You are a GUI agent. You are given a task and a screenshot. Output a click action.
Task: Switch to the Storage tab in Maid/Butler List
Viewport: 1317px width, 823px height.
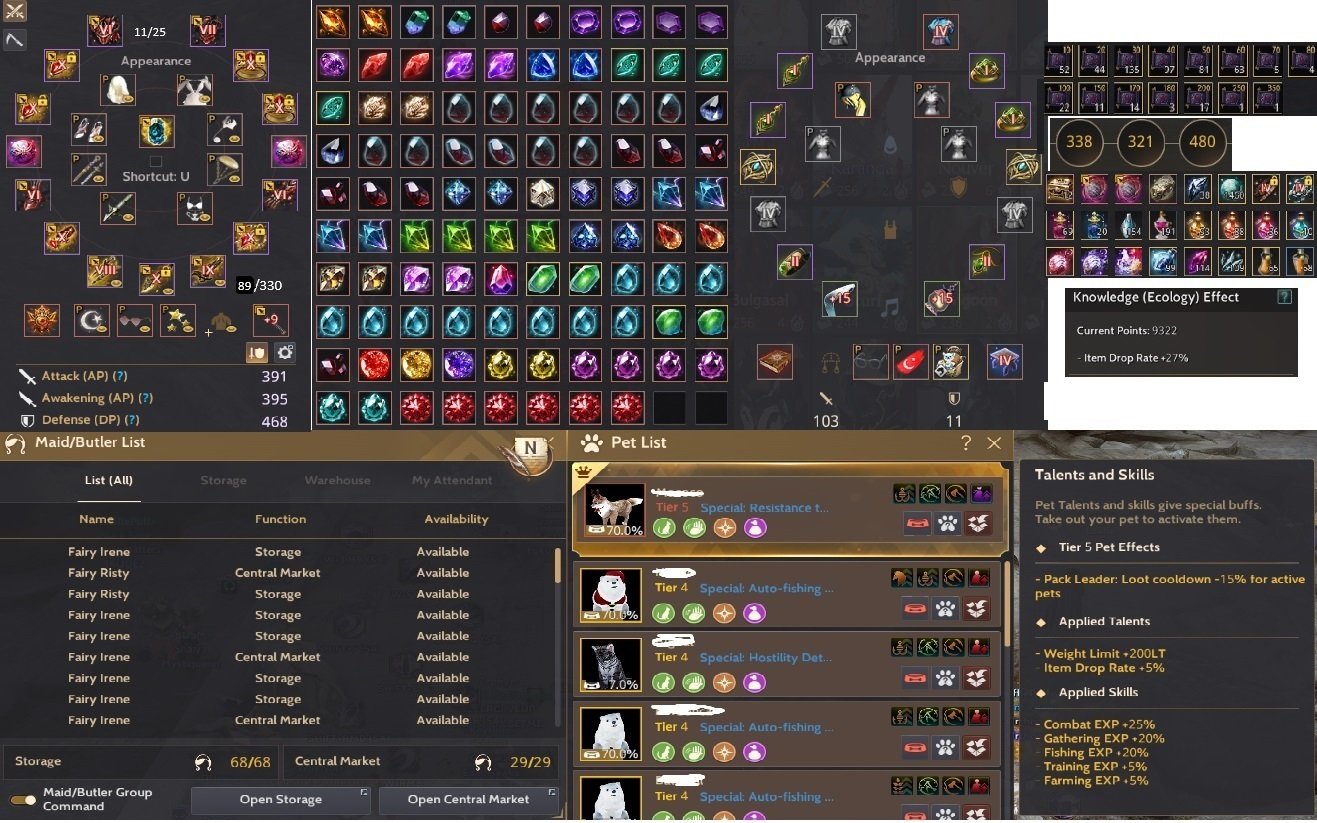tap(223, 480)
